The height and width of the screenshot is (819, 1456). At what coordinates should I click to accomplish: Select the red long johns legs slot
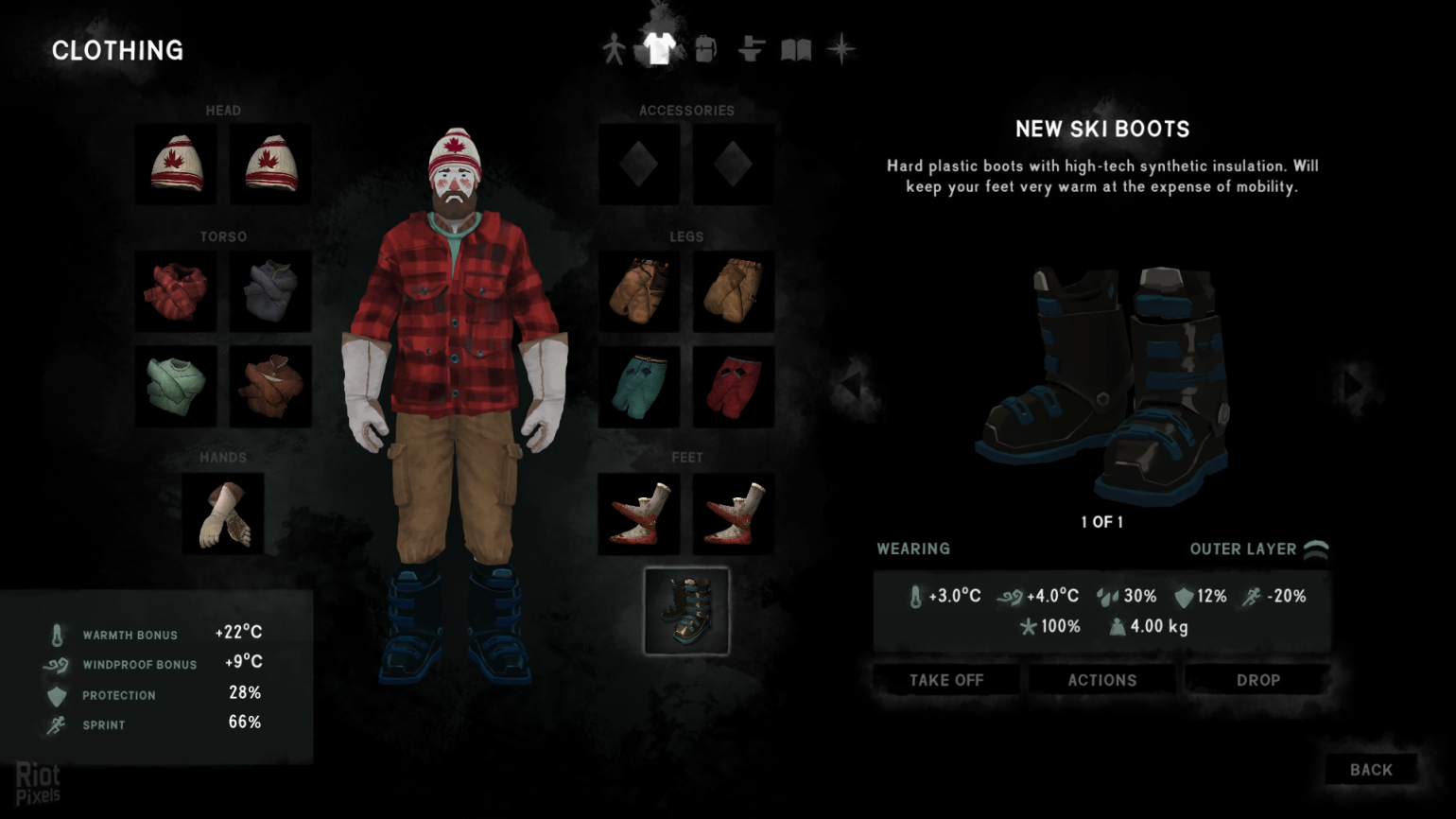tap(734, 386)
